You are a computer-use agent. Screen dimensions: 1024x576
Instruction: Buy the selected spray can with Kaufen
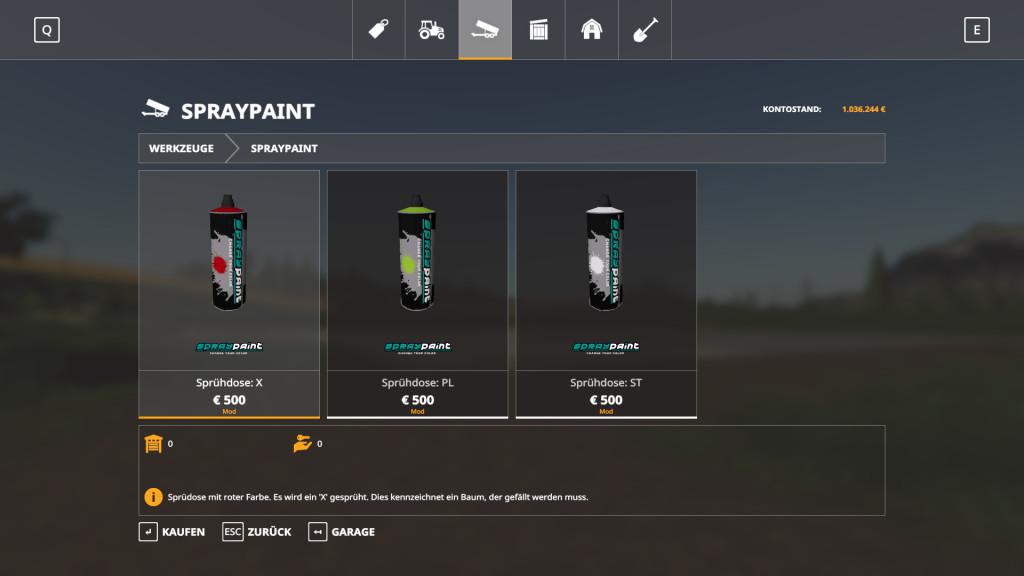pos(172,532)
